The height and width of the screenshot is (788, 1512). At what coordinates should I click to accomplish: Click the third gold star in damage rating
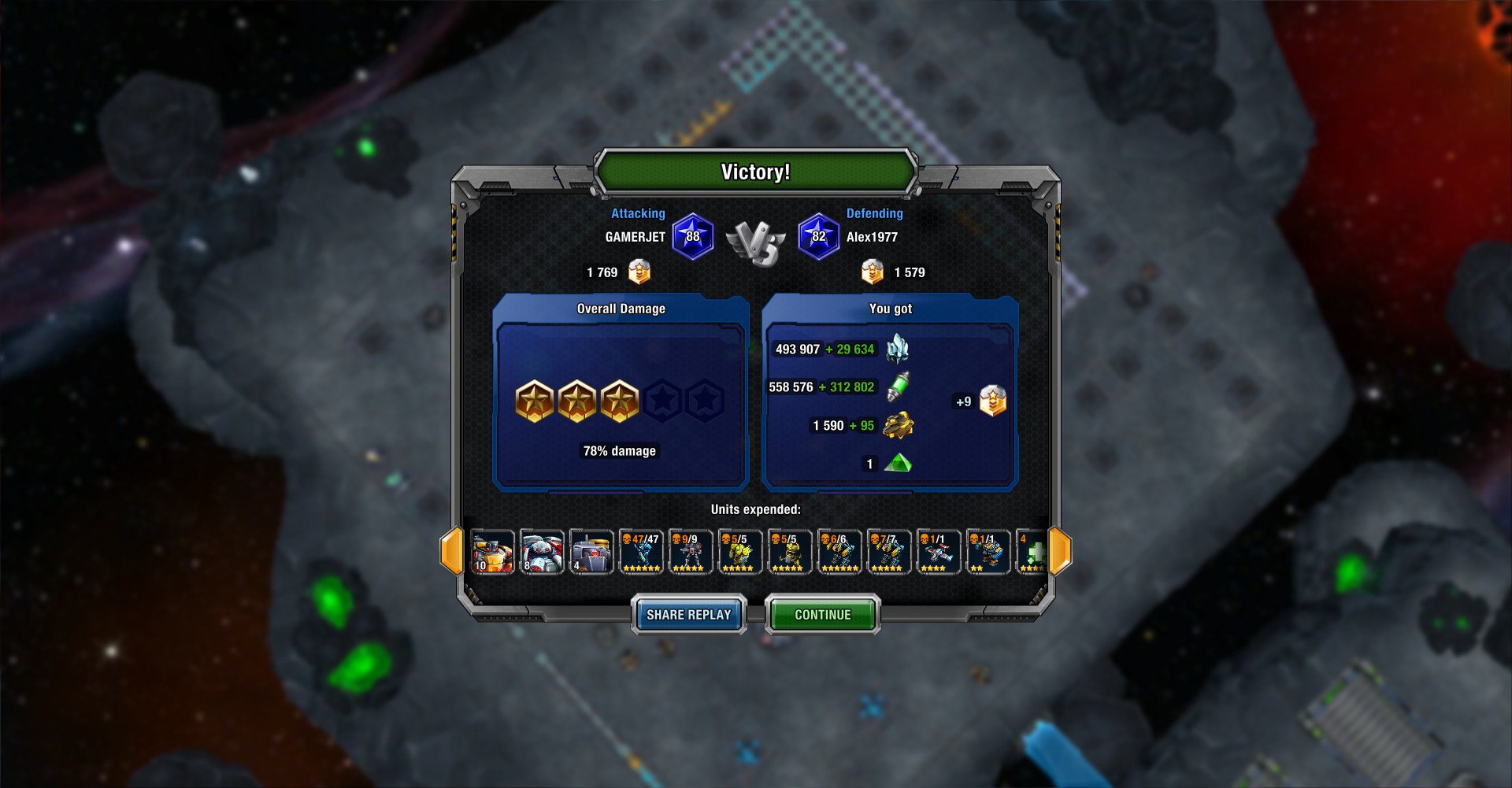click(620, 400)
